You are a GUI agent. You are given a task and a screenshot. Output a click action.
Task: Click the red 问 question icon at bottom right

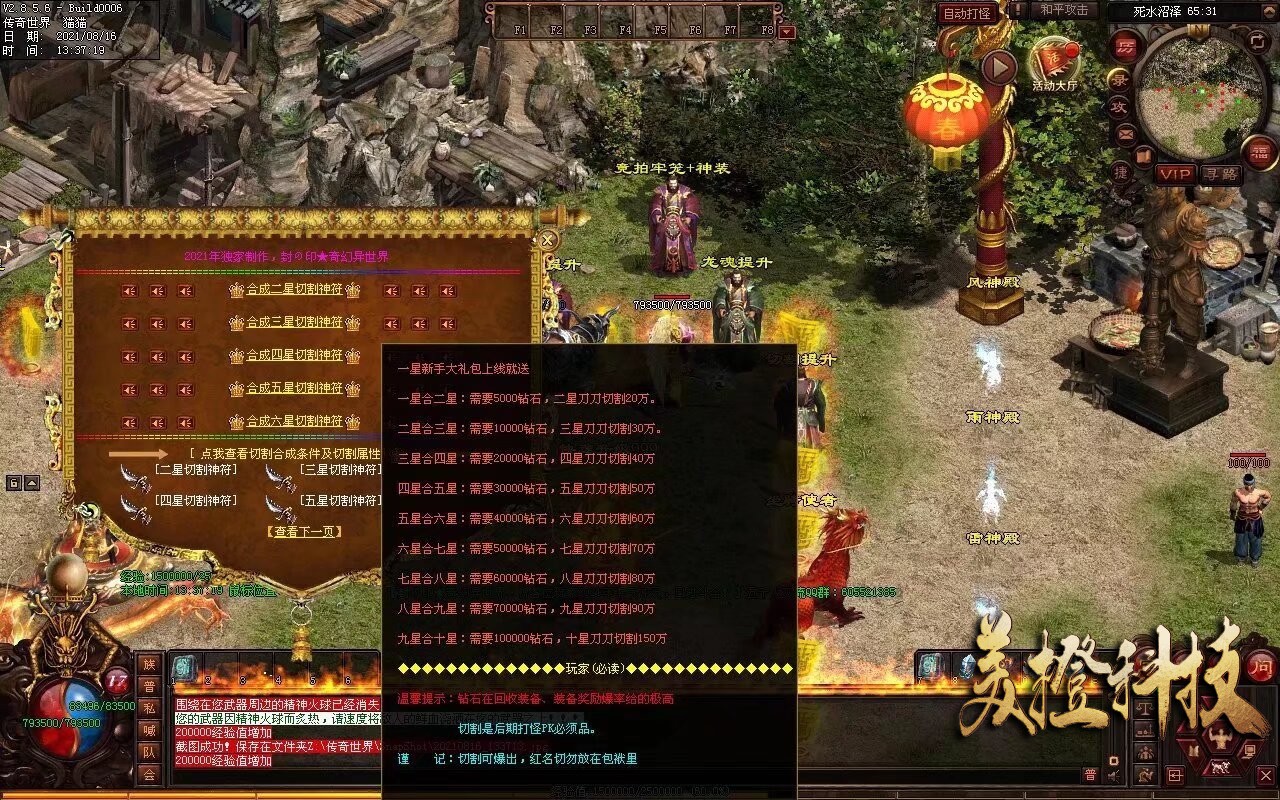(x=1260, y=667)
